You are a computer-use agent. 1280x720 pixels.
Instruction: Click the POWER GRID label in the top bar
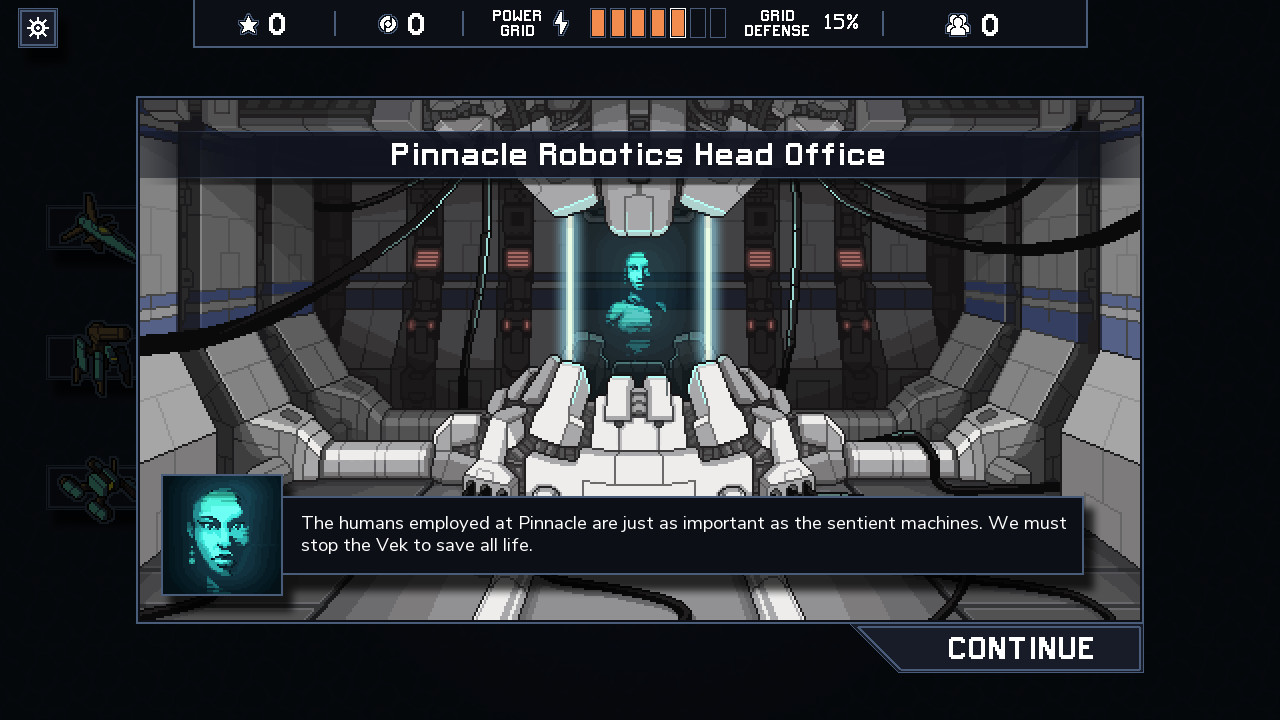[x=516, y=22]
